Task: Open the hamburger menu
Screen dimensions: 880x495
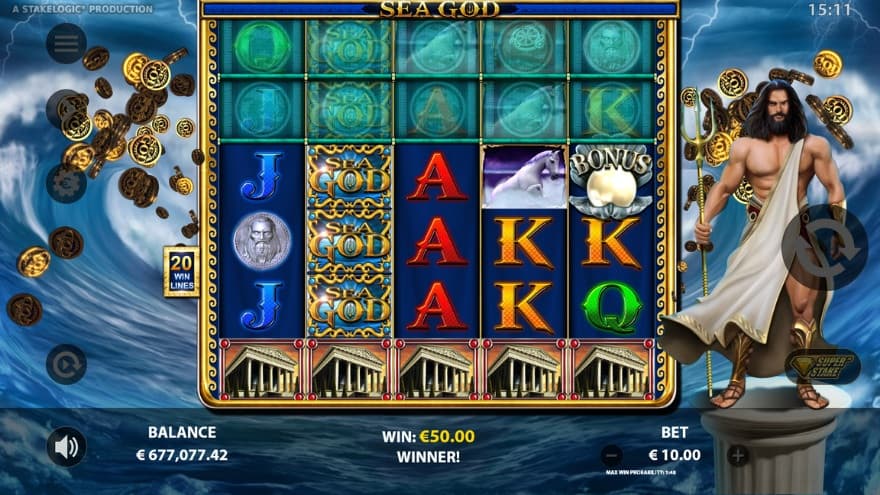Action: tap(66, 44)
